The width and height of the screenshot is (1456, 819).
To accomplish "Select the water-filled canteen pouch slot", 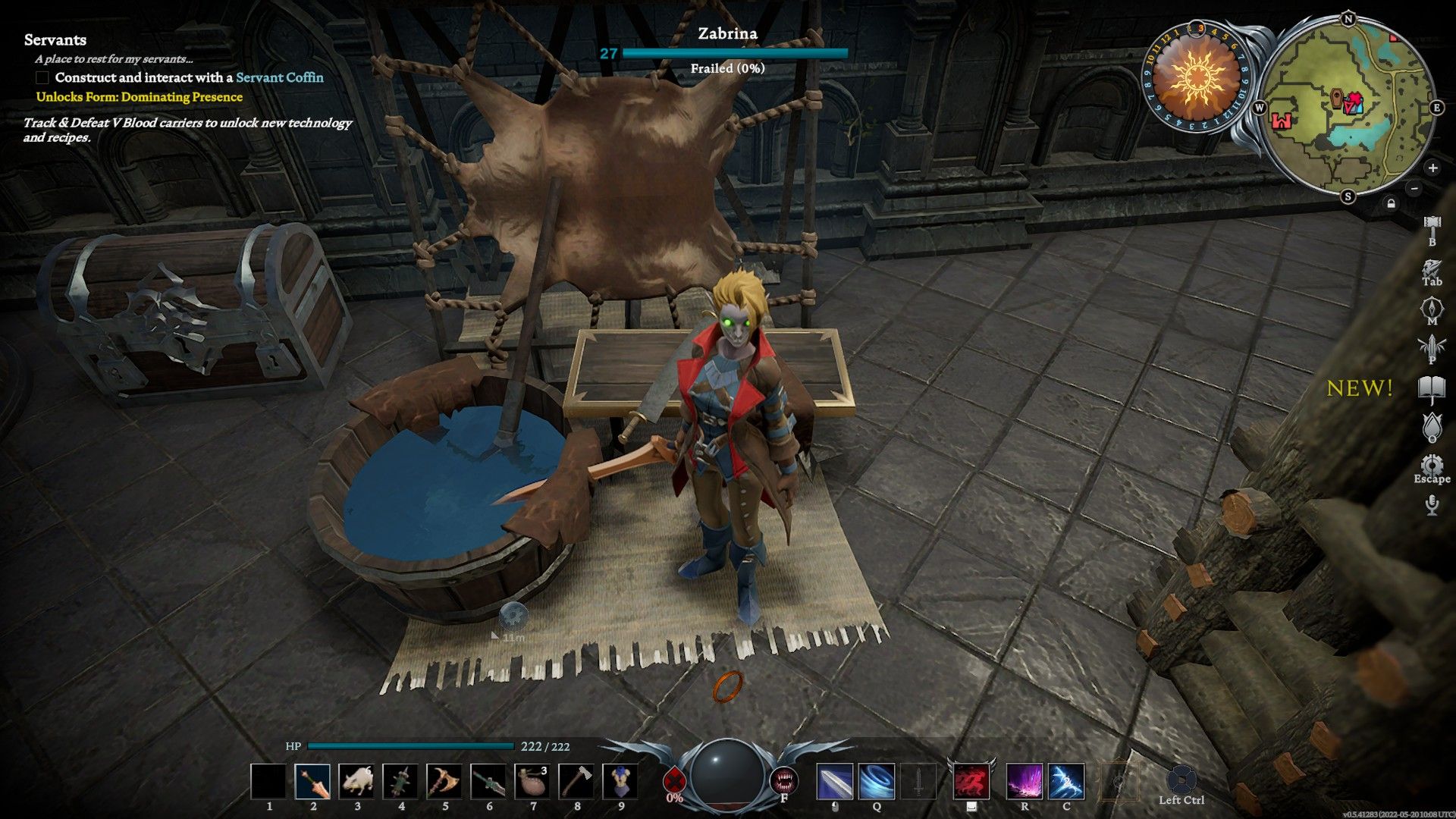I will [532, 782].
